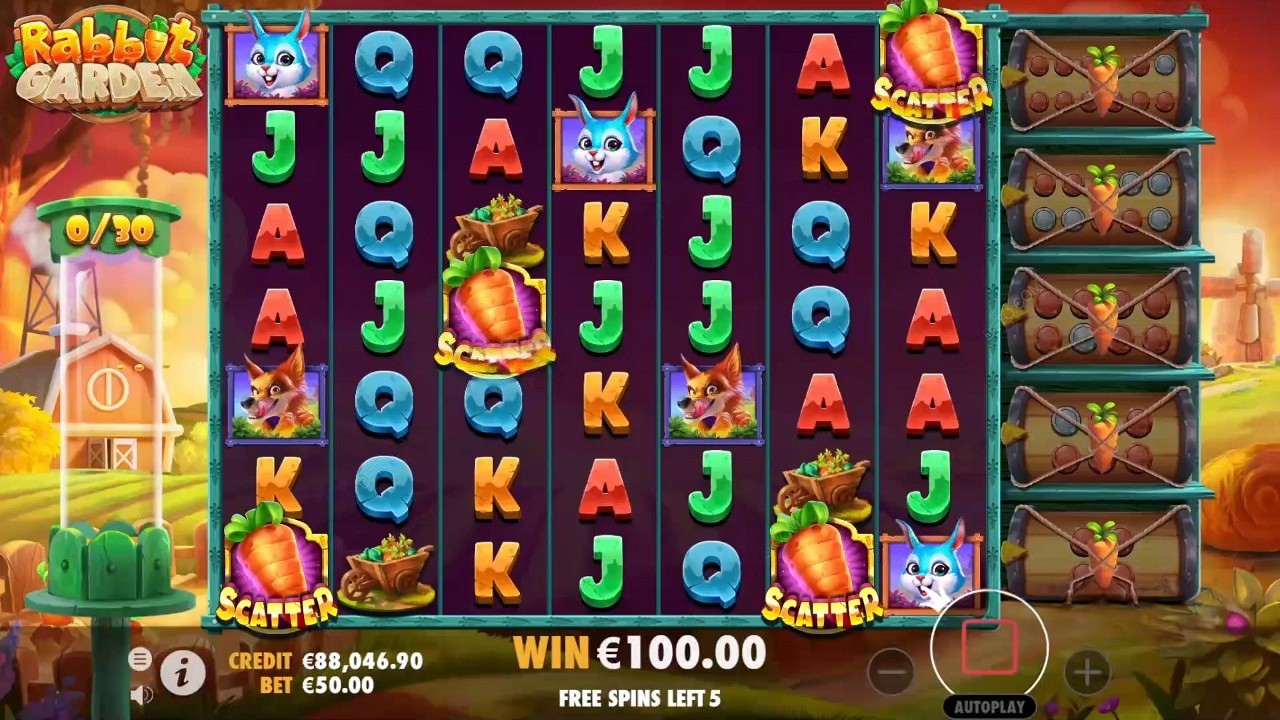The height and width of the screenshot is (720, 1280).
Task: Toggle the sound speaker icon
Action: pyautogui.click(x=141, y=693)
